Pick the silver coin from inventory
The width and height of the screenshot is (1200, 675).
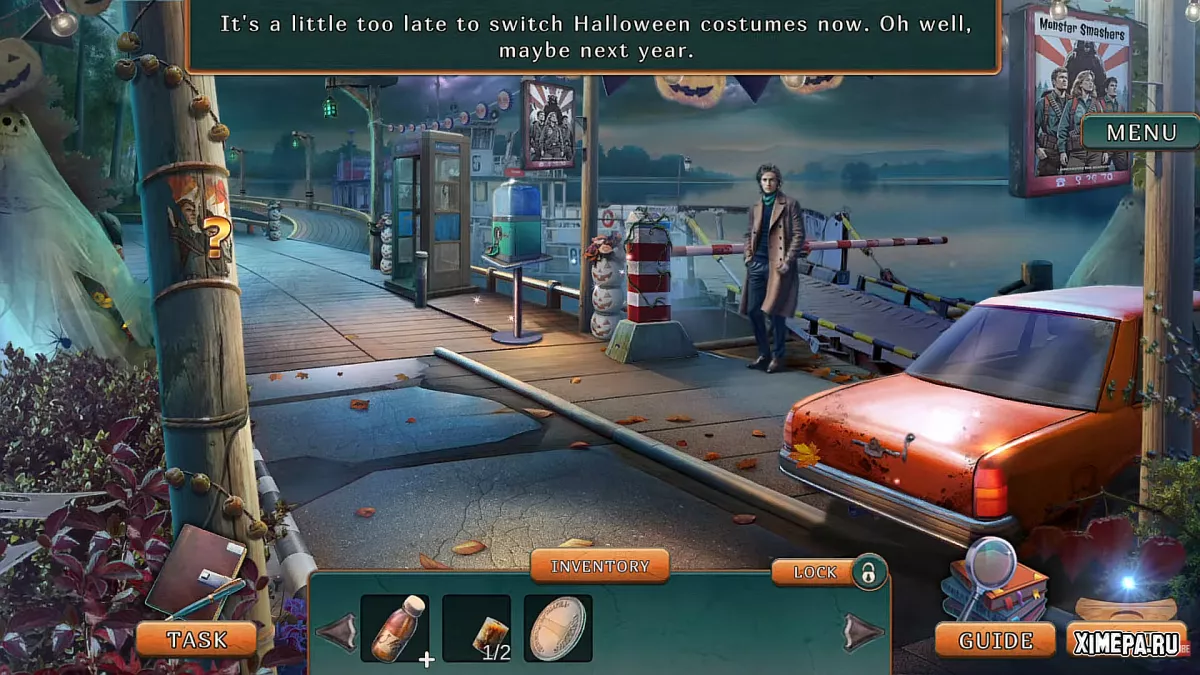(x=558, y=628)
